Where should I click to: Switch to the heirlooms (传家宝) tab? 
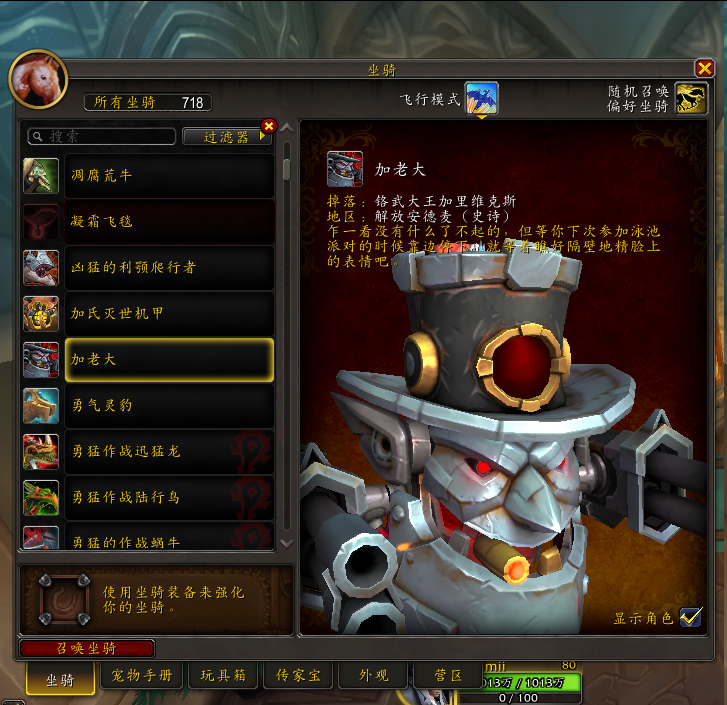299,676
